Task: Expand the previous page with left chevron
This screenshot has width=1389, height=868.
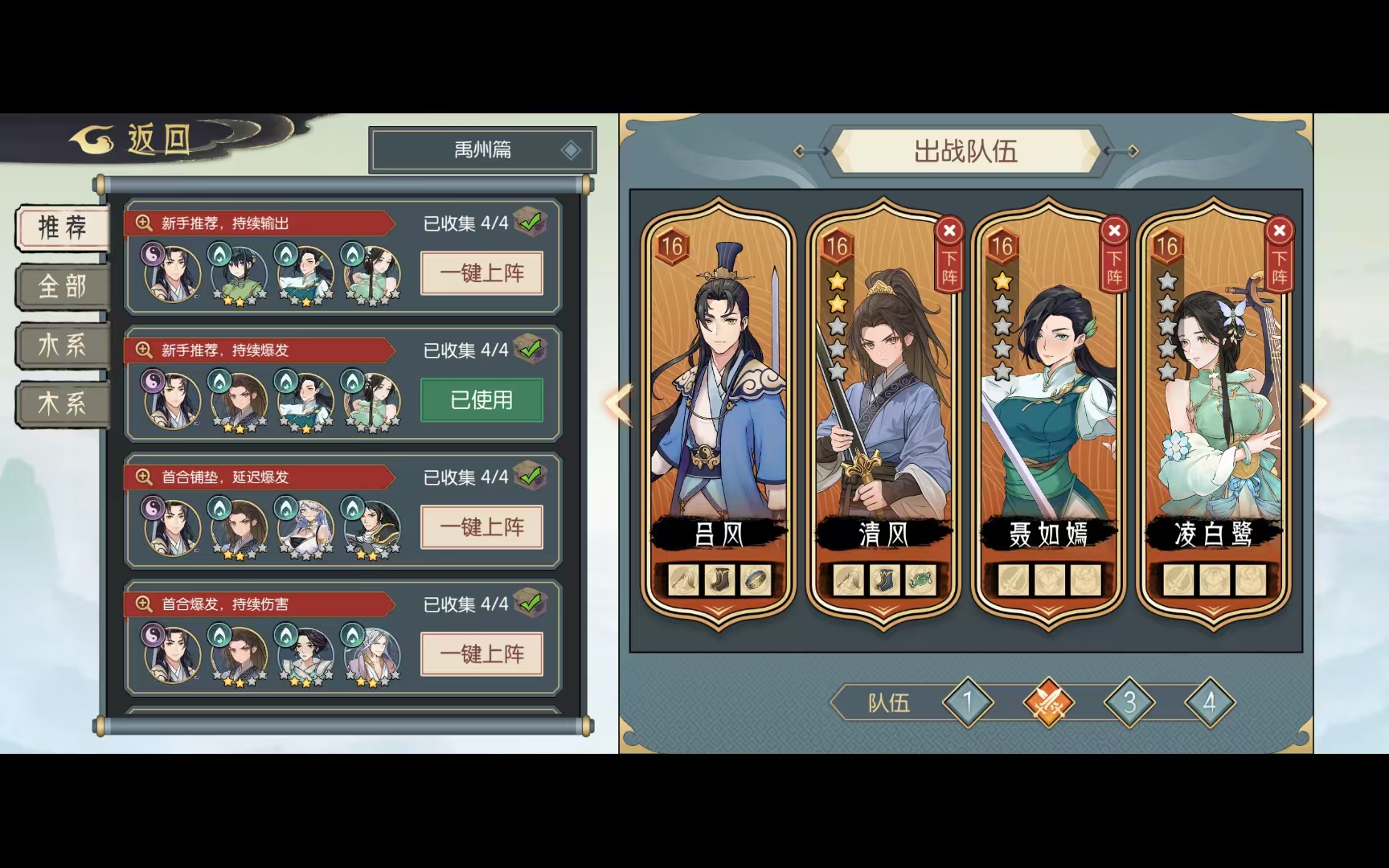Action: pos(619,406)
